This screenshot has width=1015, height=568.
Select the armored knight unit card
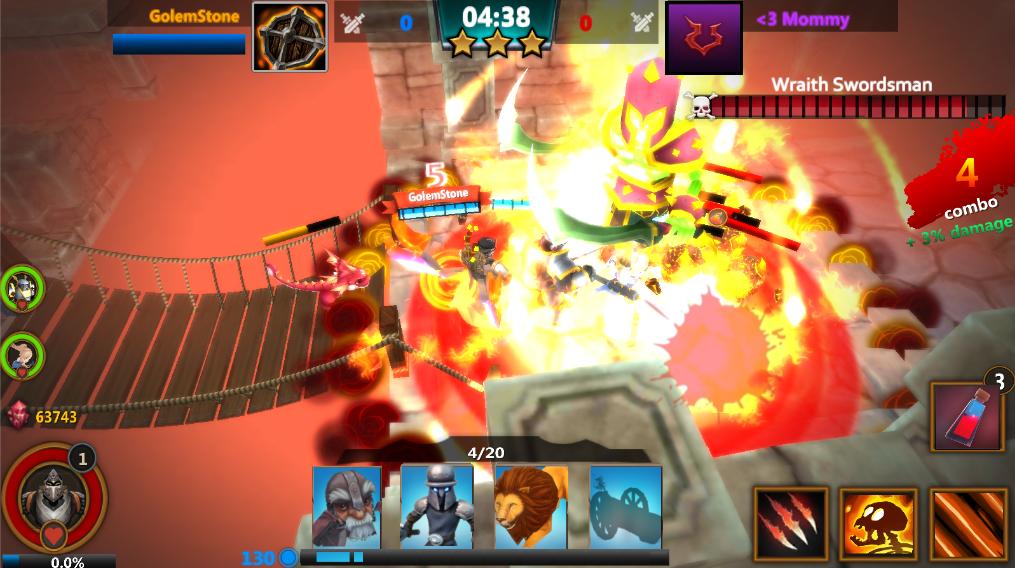click(x=437, y=506)
